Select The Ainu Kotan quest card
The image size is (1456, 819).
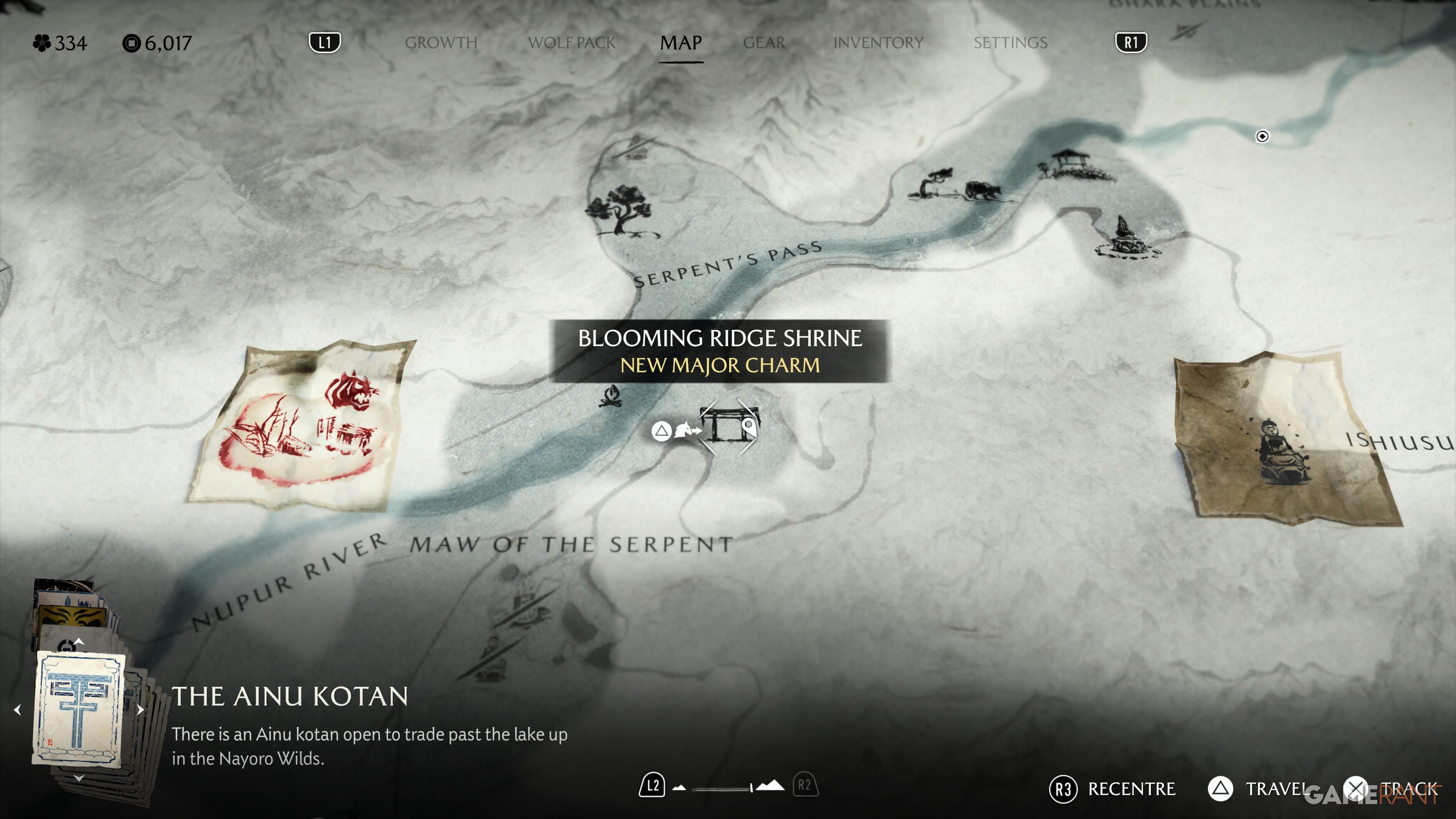click(79, 709)
